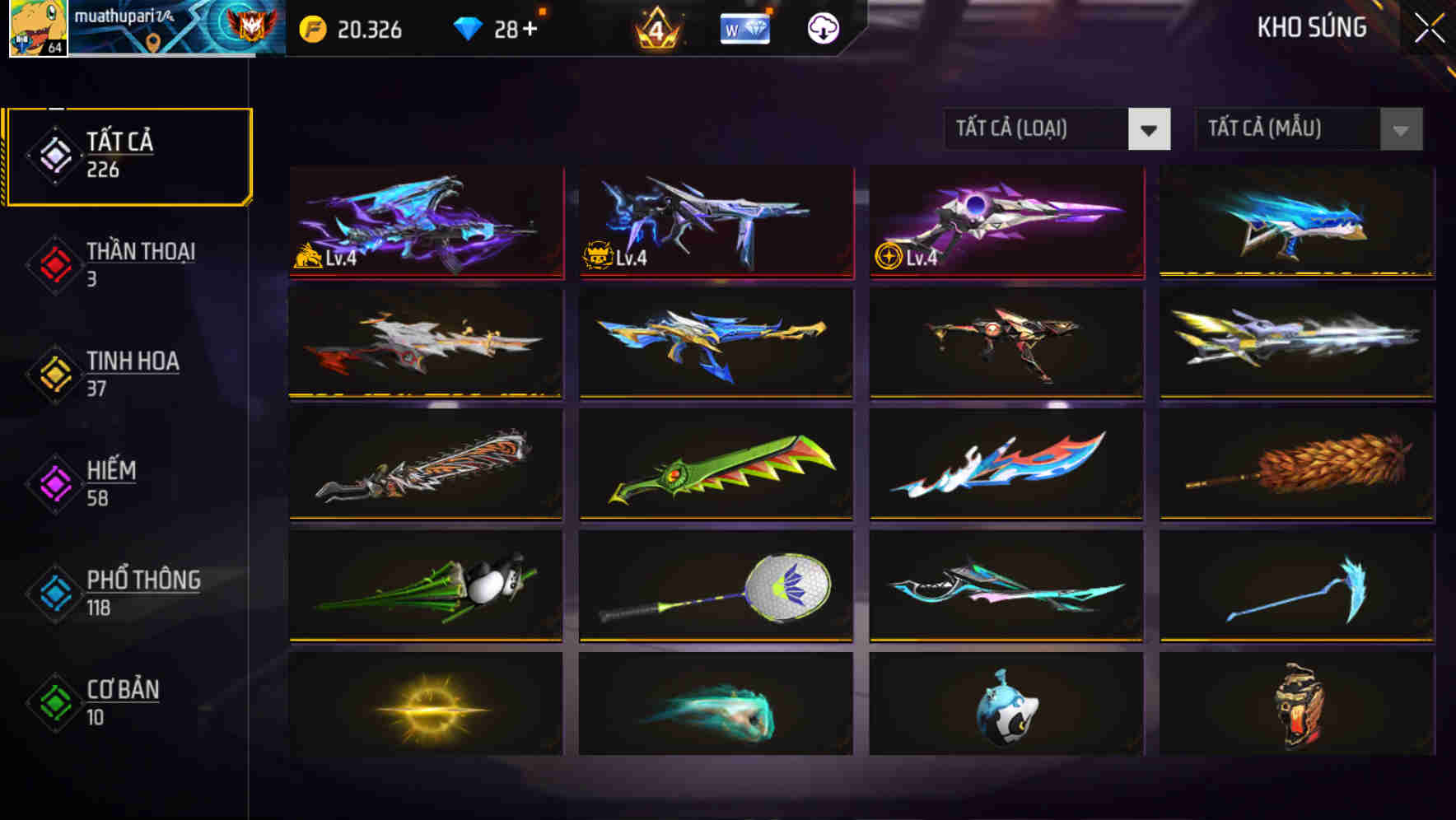Click the golden KHO SÚNG title bar

1313,27
